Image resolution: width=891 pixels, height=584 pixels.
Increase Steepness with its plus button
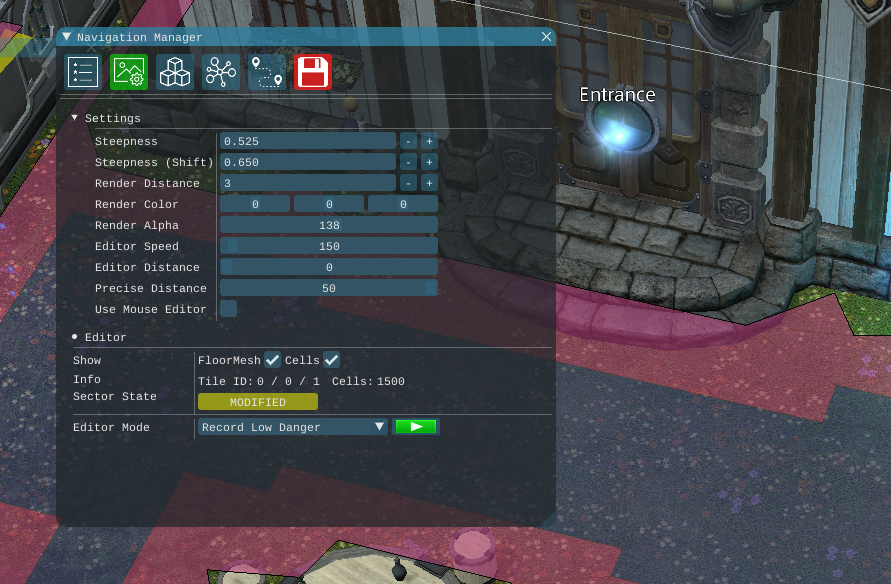coord(428,141)
